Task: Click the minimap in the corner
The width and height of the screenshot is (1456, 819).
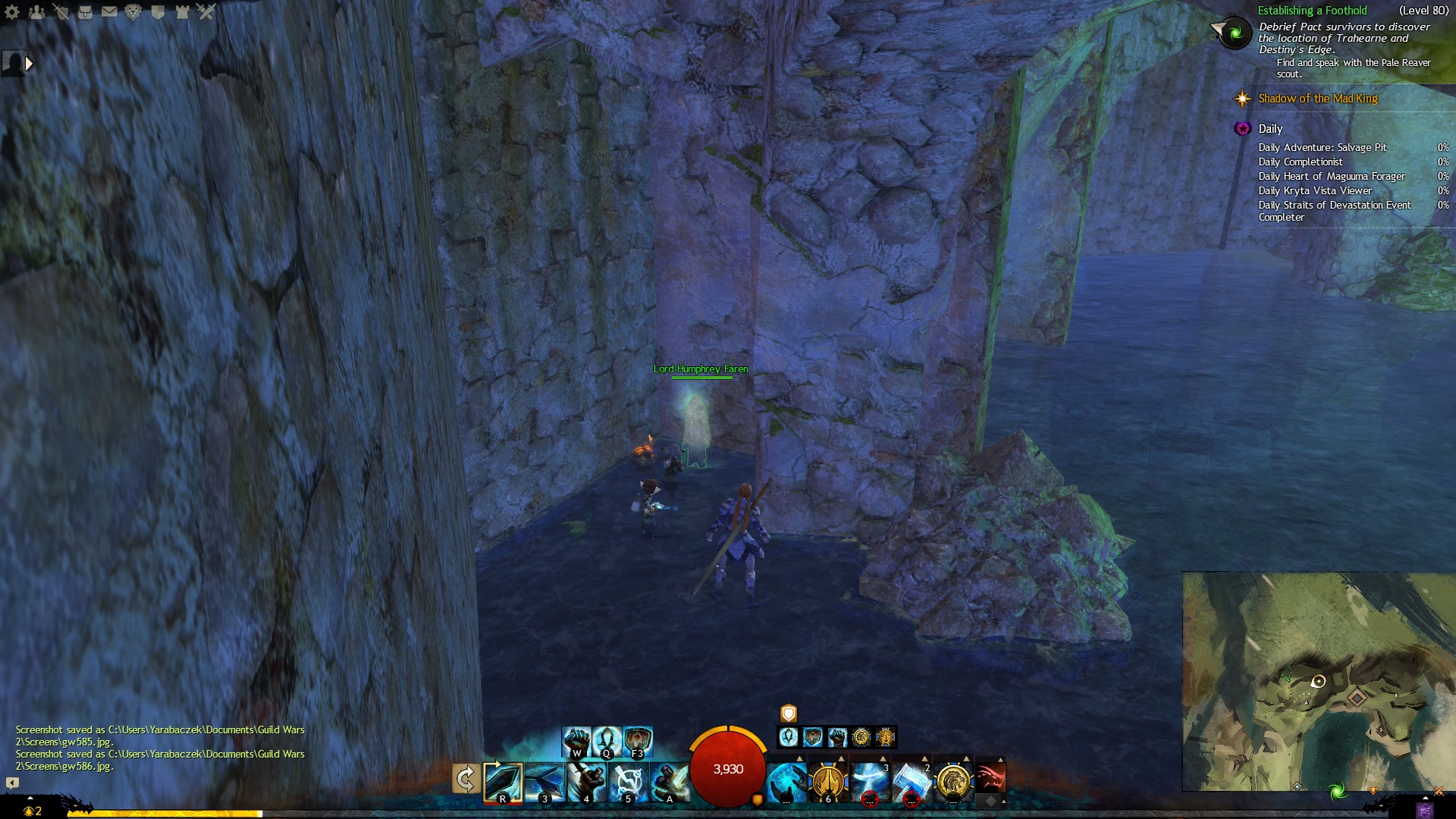Action: tap(1318, 681)
